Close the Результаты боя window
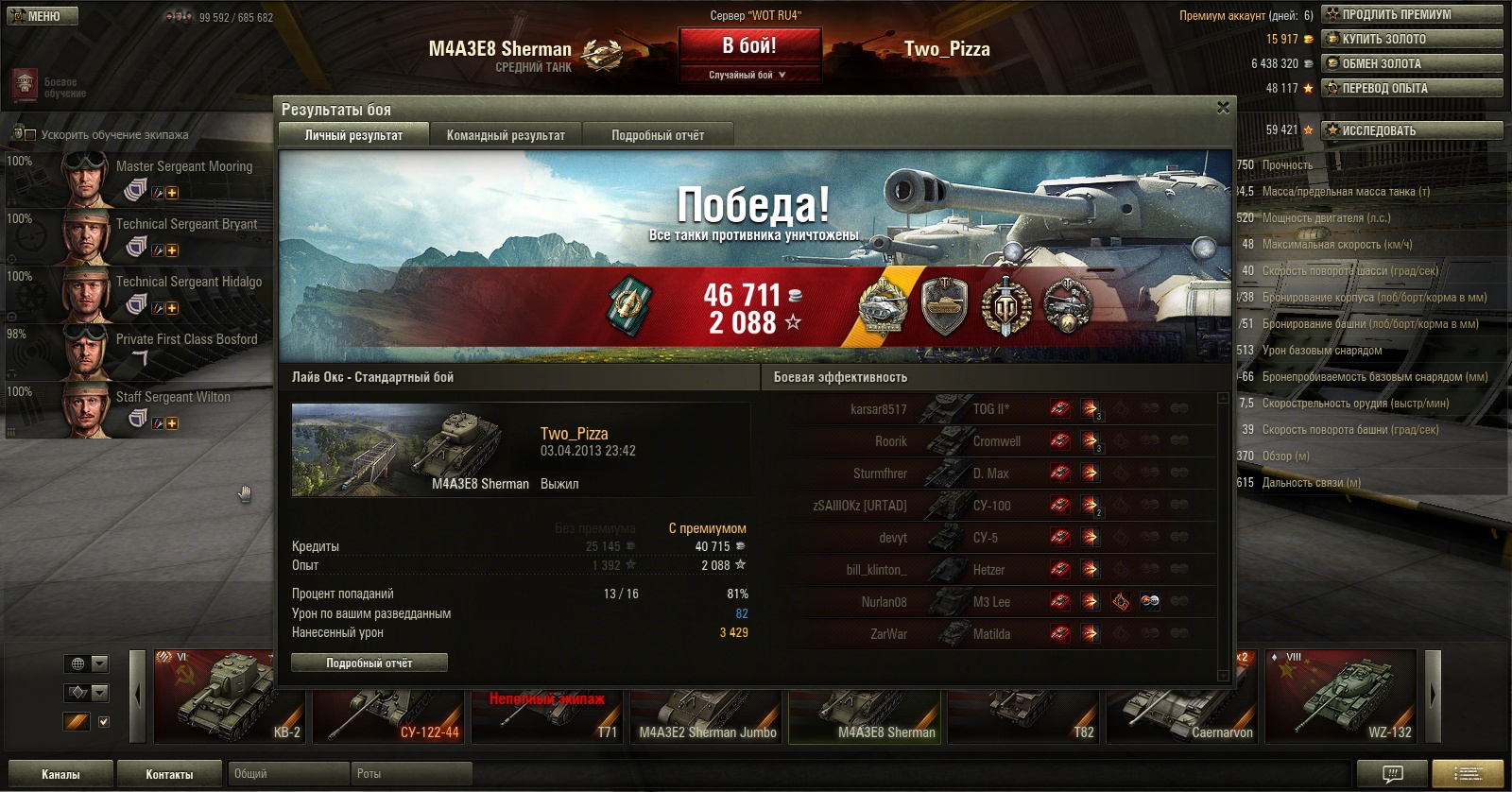This screenshot has height=792, width=1512. click(x=1223, y=108)
